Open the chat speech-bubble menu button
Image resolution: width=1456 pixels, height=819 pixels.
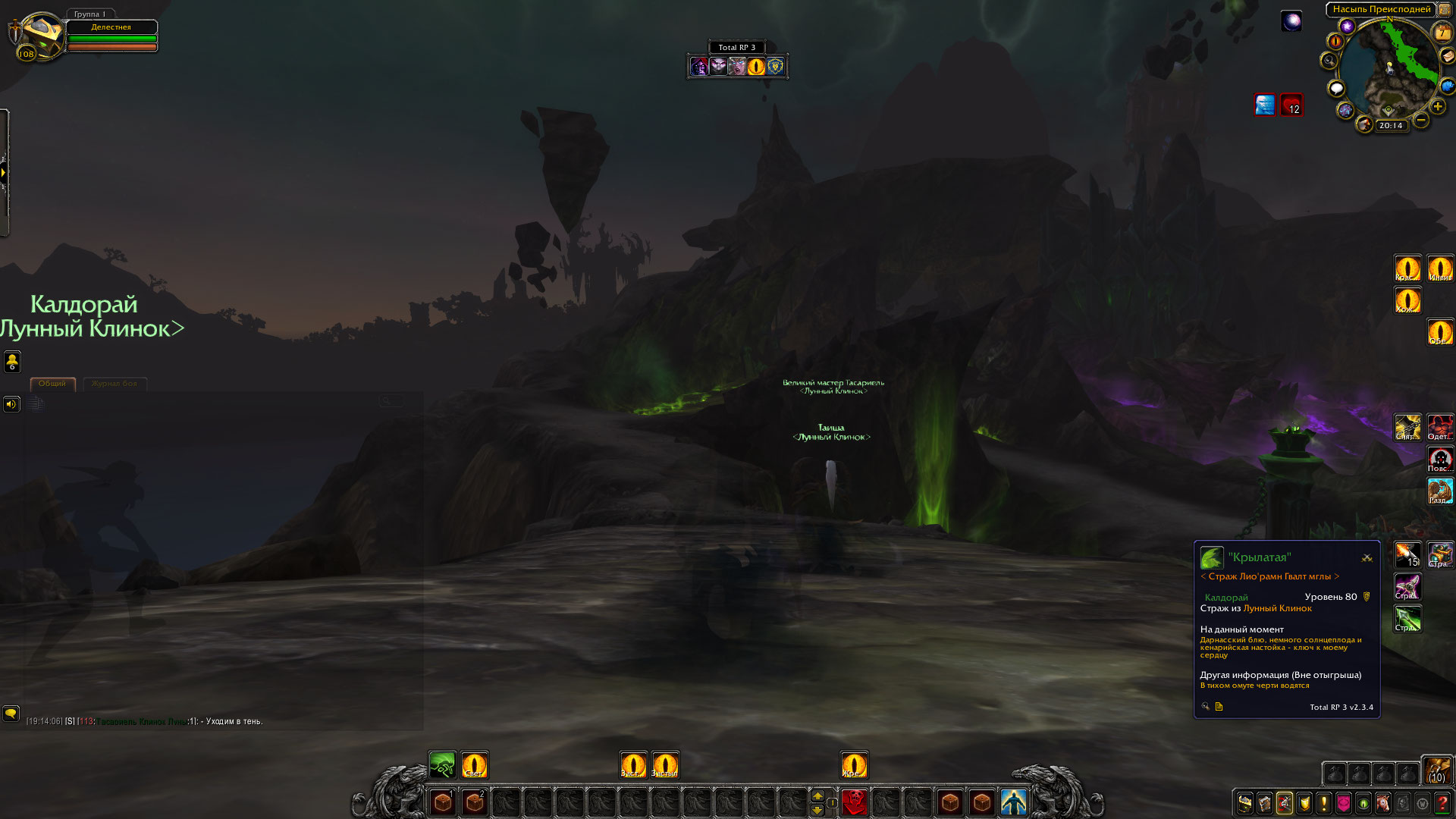coord(11,714)
